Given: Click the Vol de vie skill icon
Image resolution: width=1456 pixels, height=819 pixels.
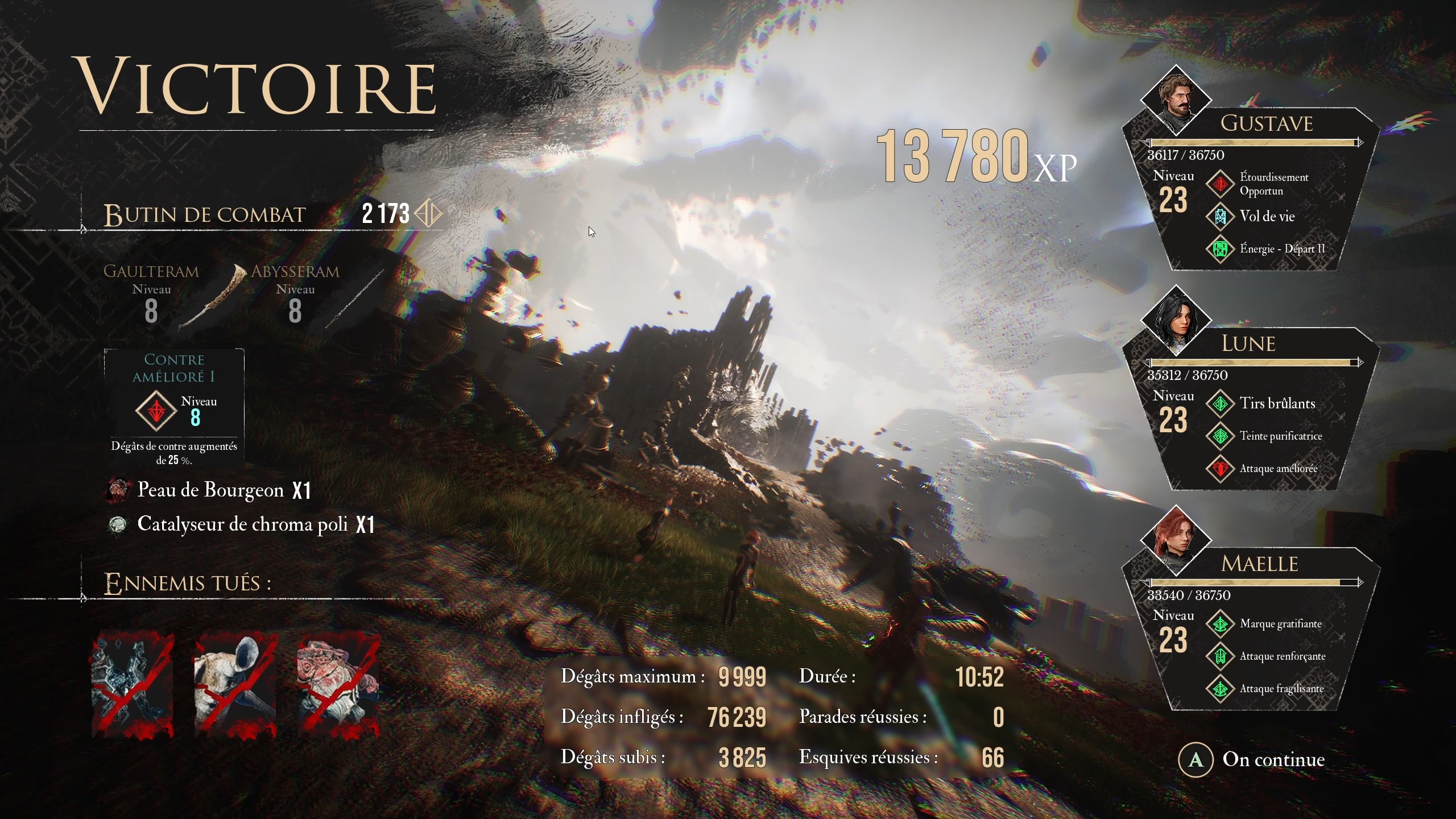Looking at the screenshot, I should point(1221,216).
